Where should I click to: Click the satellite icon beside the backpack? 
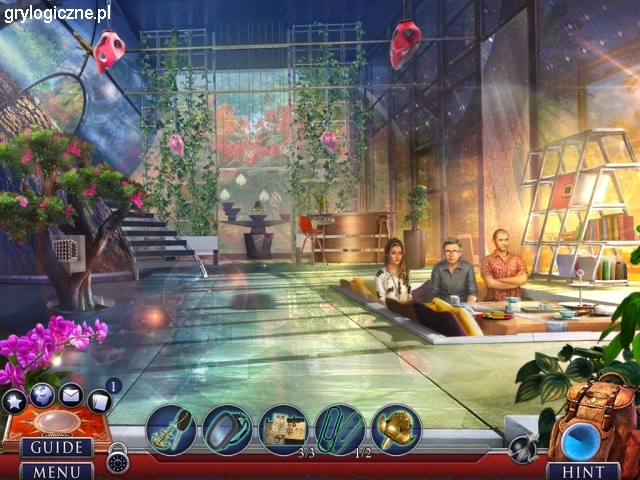pyautogui.click(x=520, y=449)
